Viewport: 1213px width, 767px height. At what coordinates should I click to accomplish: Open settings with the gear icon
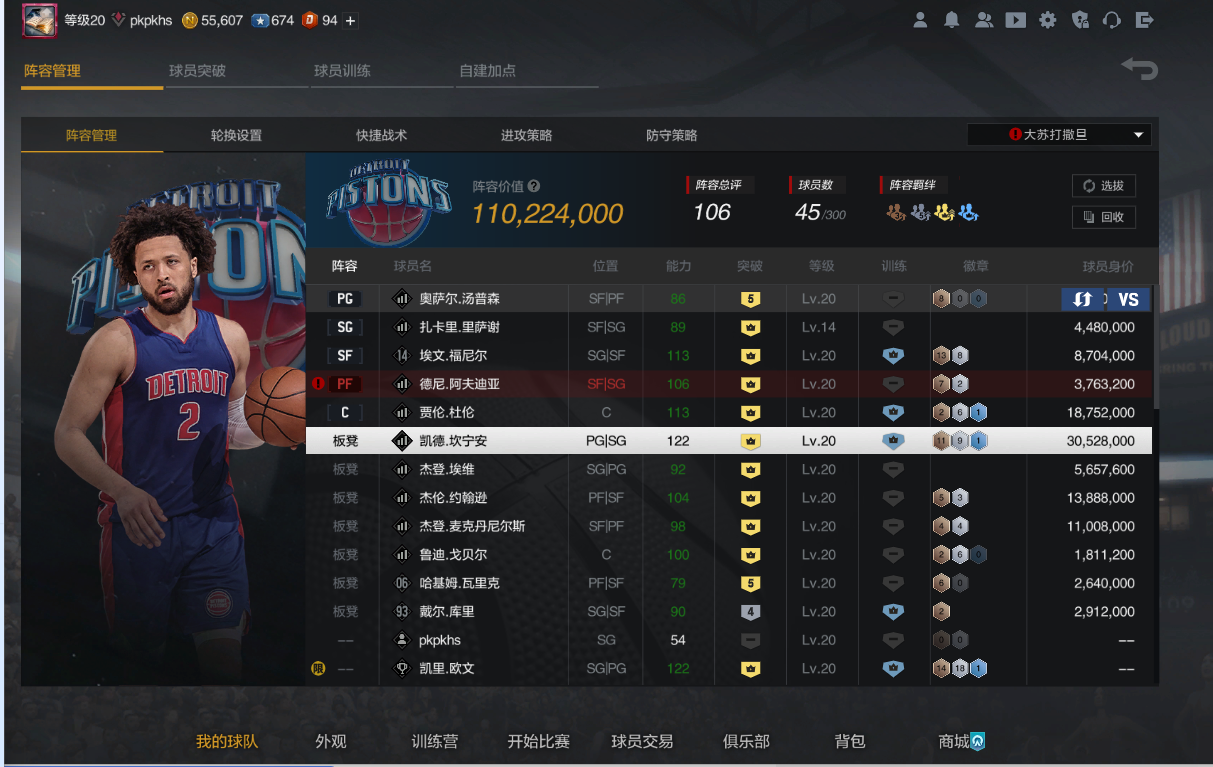tap(1047, 20)
